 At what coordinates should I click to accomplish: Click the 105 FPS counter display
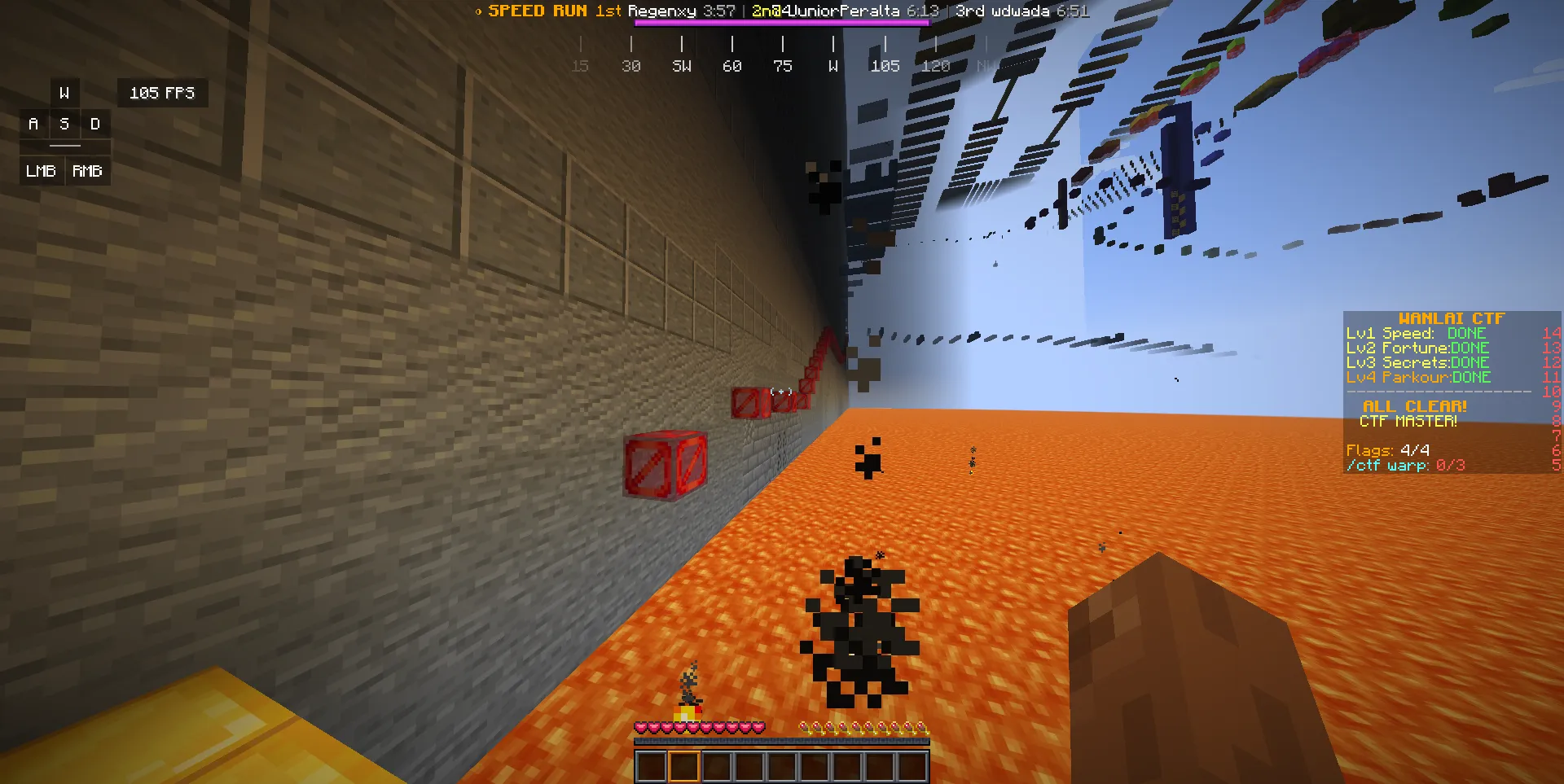pyautogui.click(x=162, y=93)
